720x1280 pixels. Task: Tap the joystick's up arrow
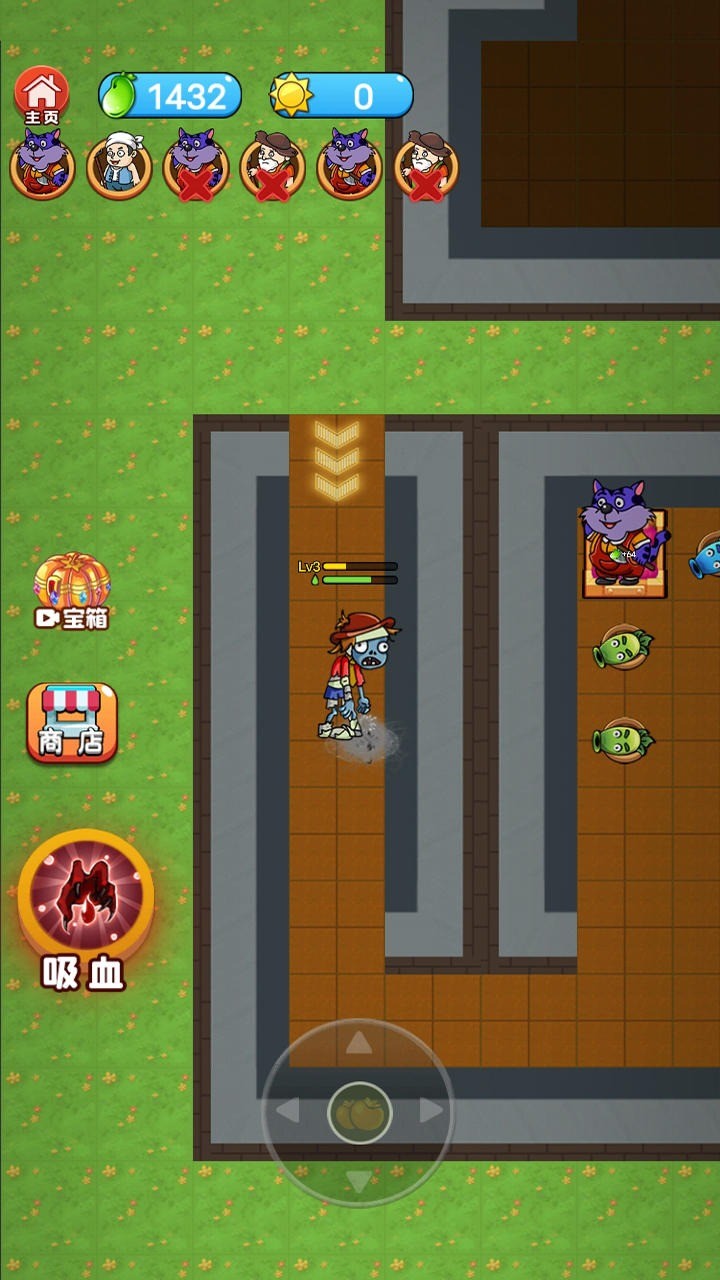359,1045
